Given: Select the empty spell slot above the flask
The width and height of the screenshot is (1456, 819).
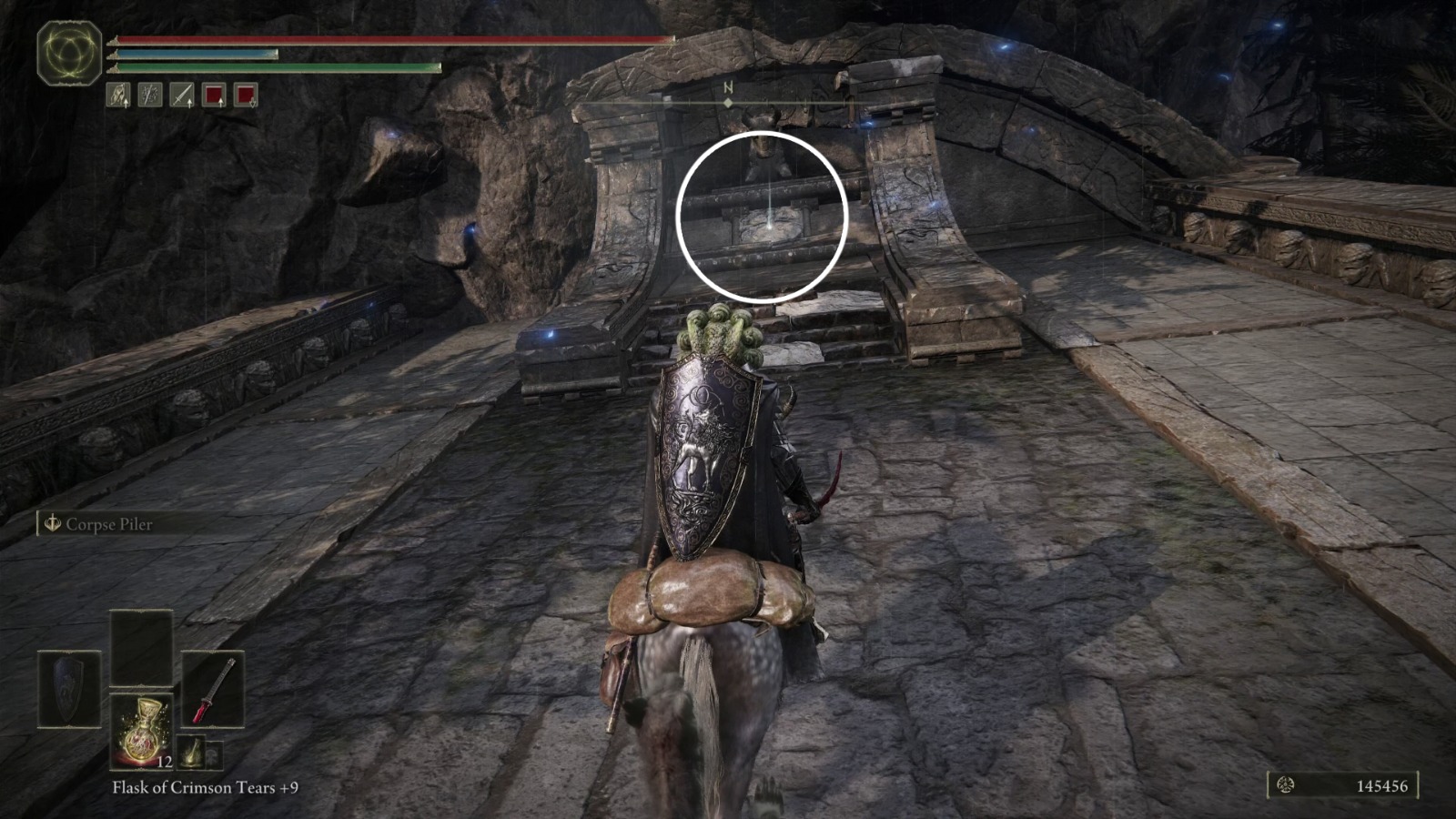Looking at the screenshot, I should [x=142, y=647].
